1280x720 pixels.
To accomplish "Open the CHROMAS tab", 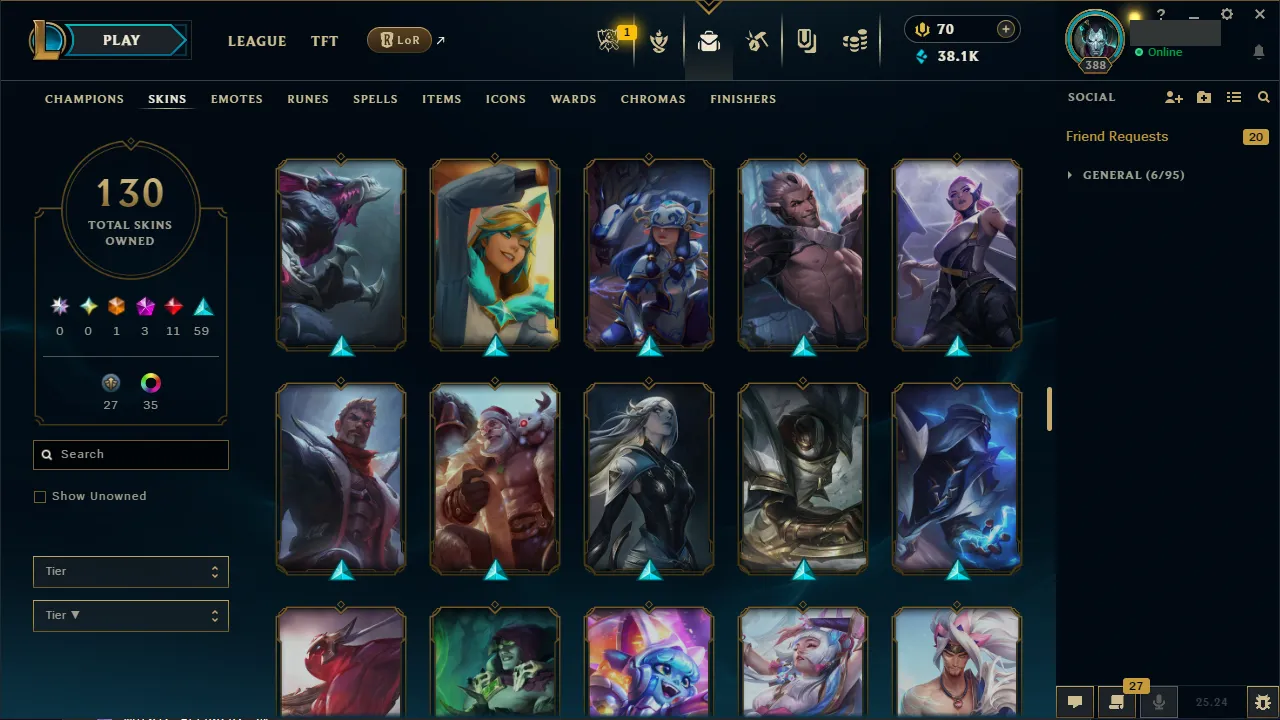I will click(x=653, y=99).
